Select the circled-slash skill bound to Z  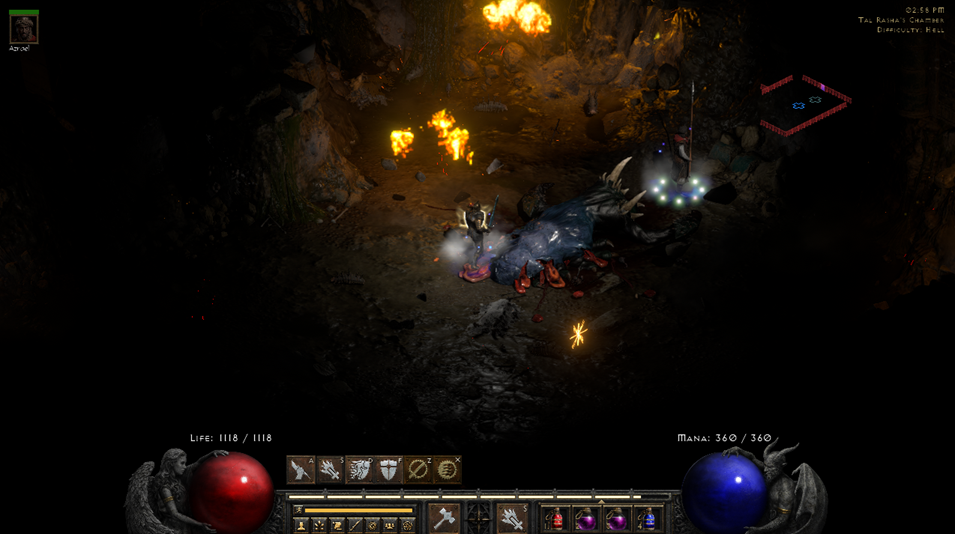(418, 470)
